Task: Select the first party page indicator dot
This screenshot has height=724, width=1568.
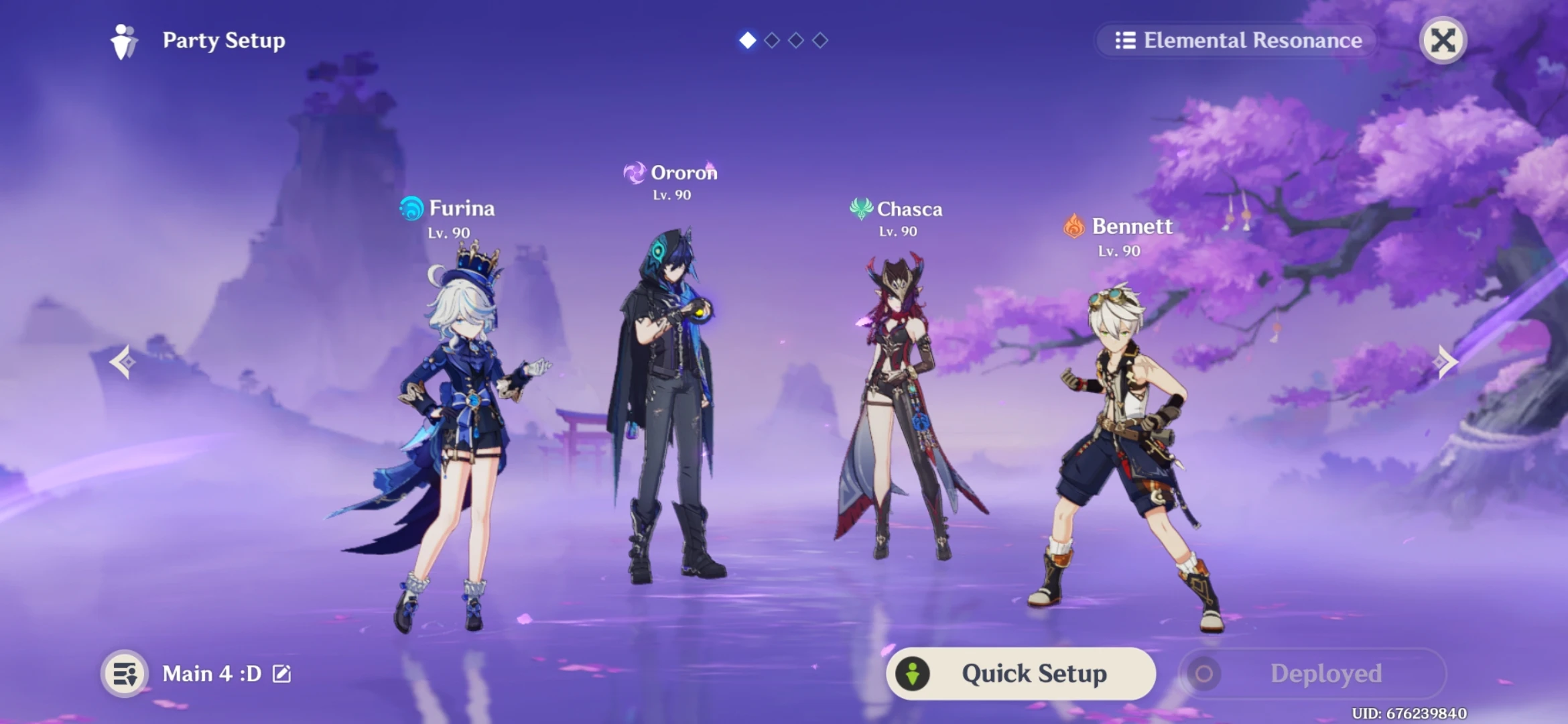Action: 747,40
